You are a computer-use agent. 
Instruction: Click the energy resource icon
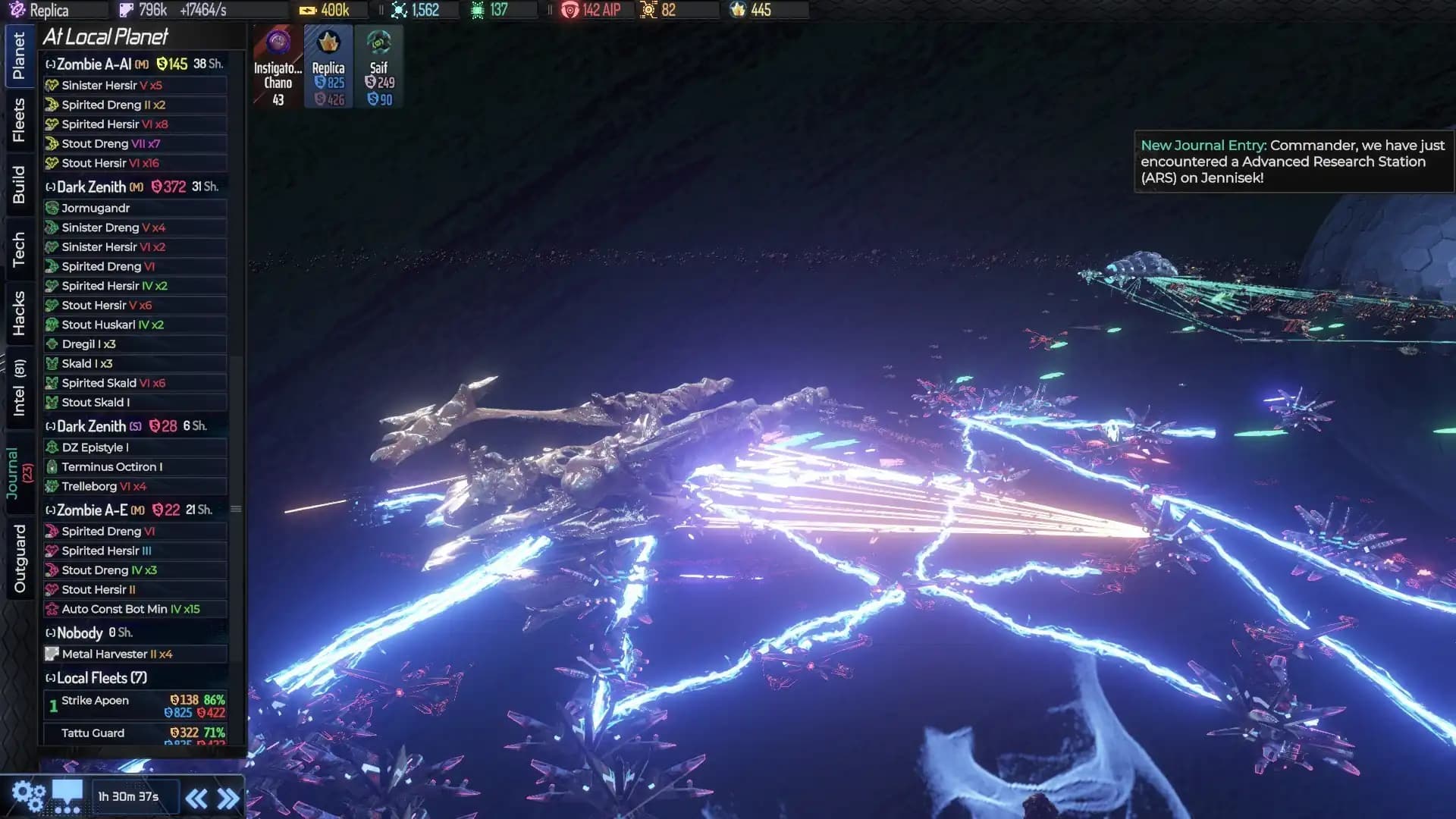click(x=306, y=10)
